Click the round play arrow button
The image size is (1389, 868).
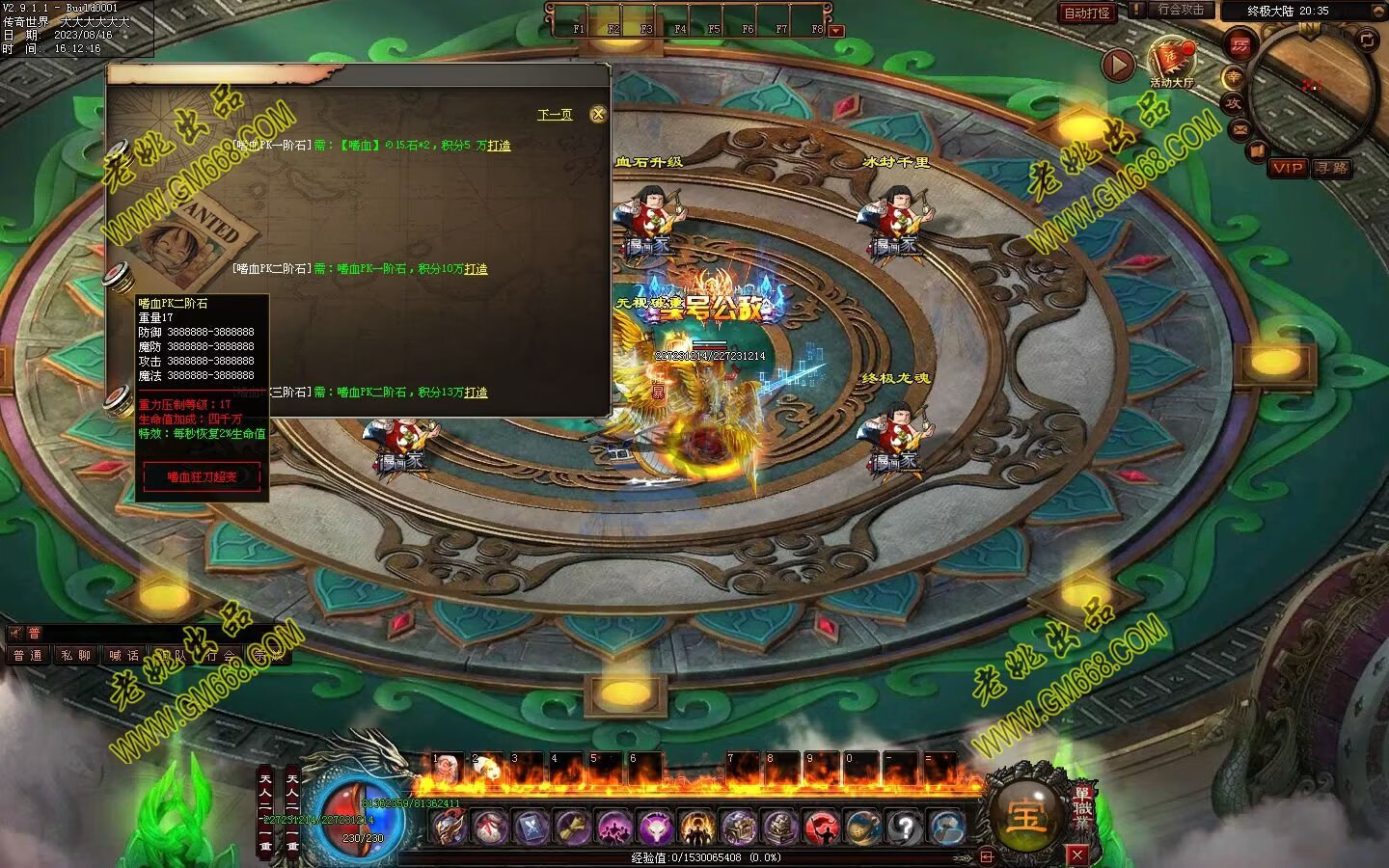1118,65
